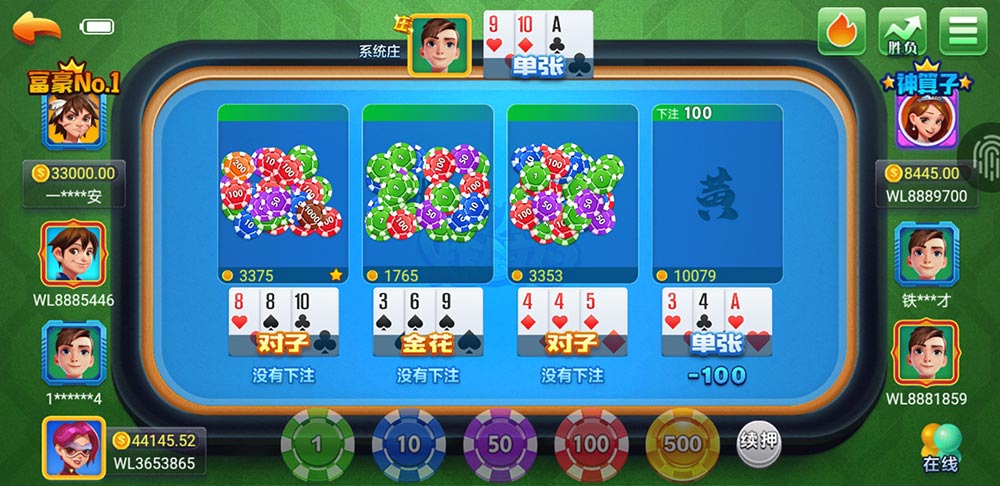The height and width of the screenshot is (486, 1000).
Task: View the 富豪No.1 player avatar
Action: click(73, 124)
